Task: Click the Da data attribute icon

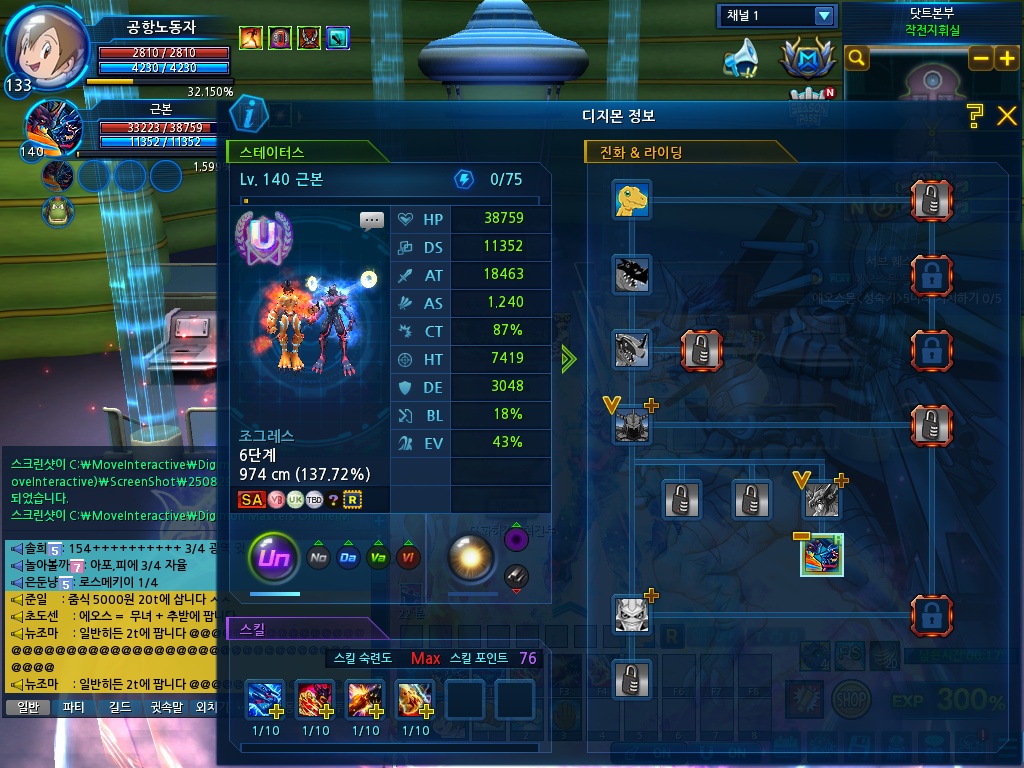Action: [x=348, y=558]
